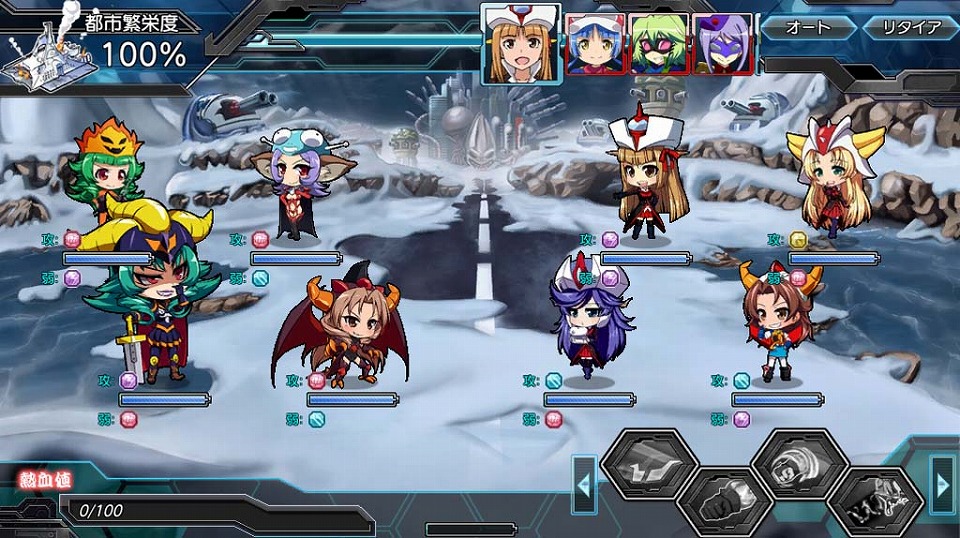The height and width of the screenshot is (538, 960).
Task: Show next skills with the right arrow
Action: click(x=942, y=485)
